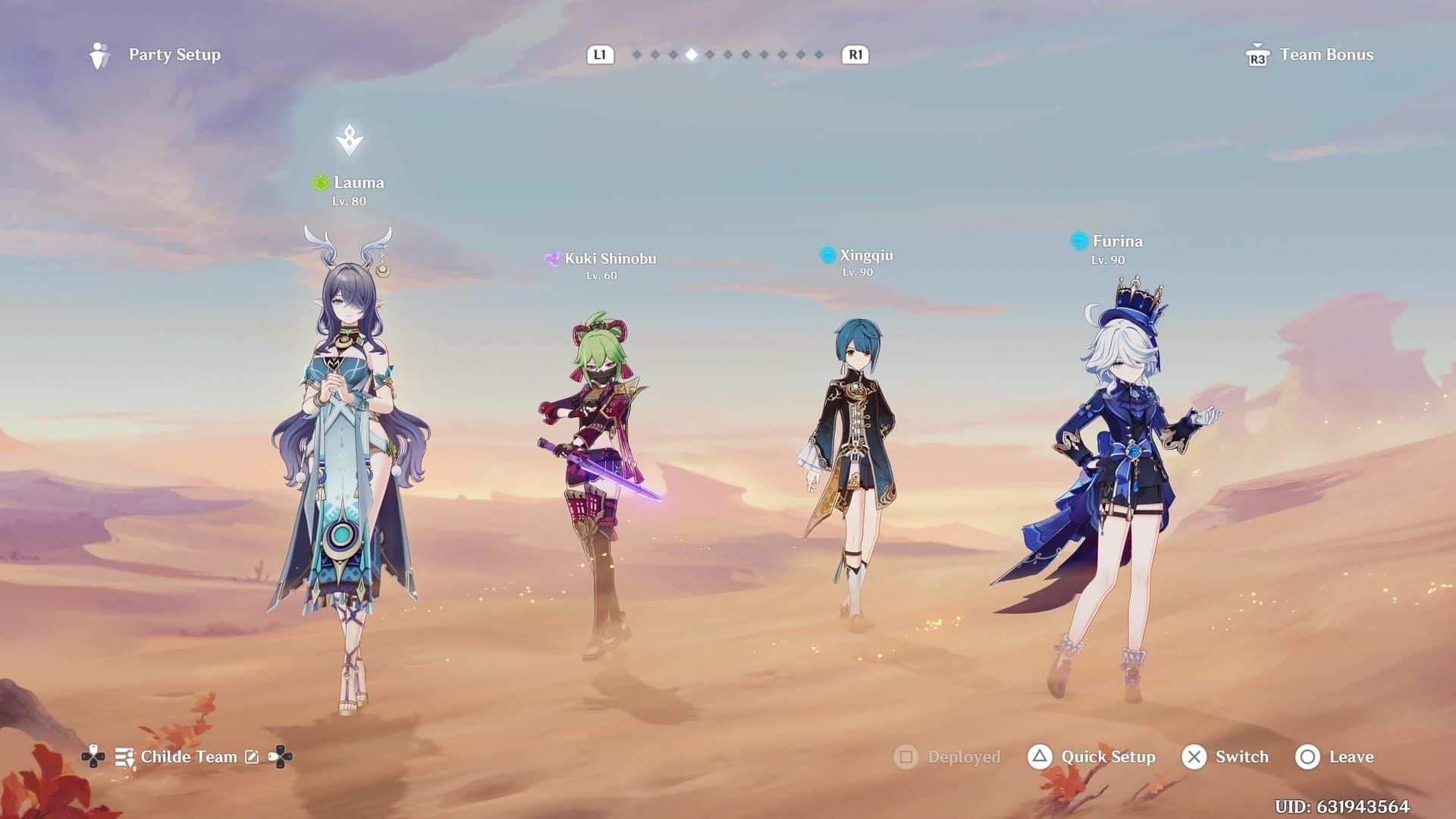Viewport: 1456px width, 819px height.
Task: Select the highlighted diamond page indicator
Action: coord(691,54)
